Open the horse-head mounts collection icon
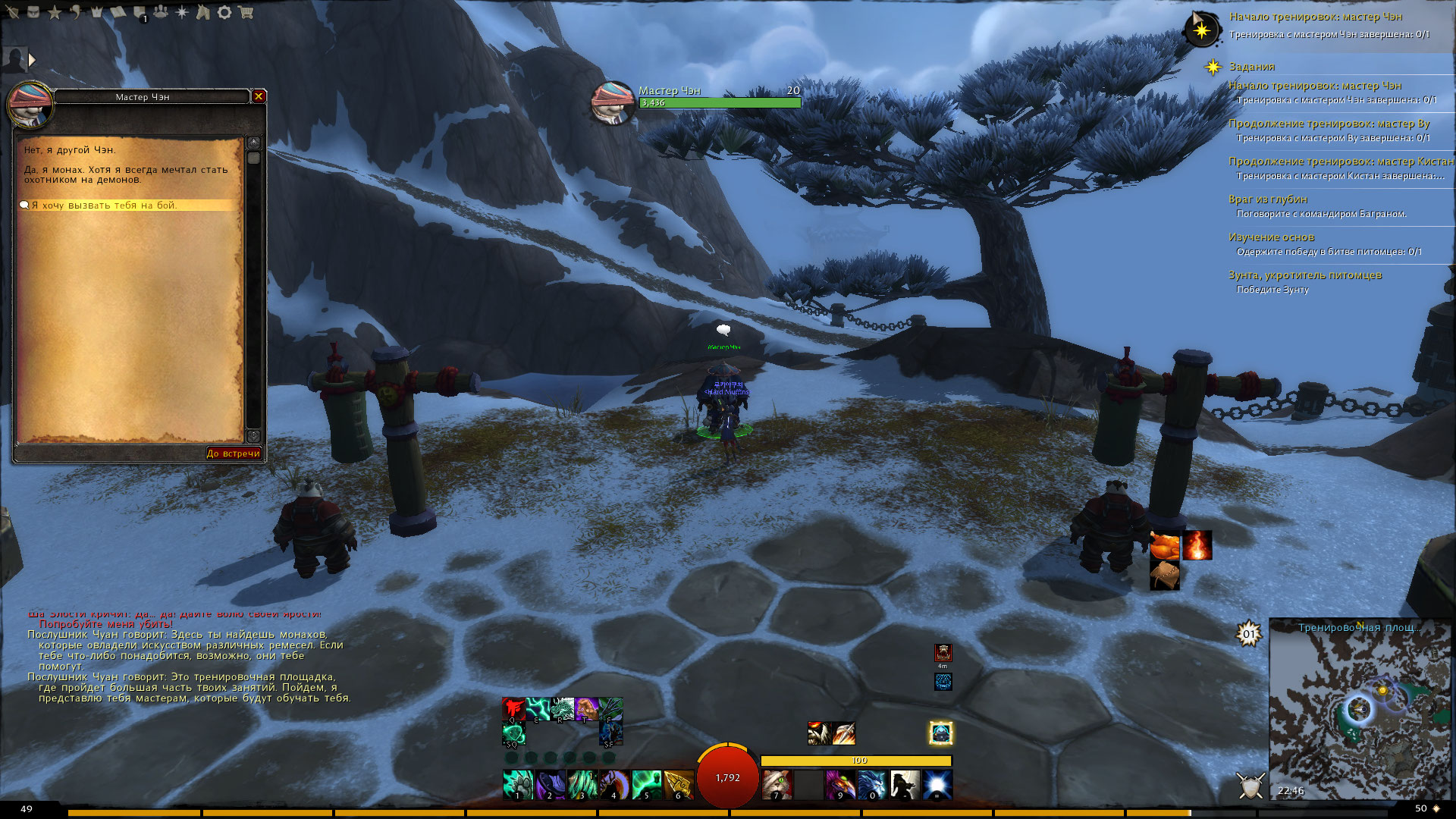The height and width of the screenshot is (819, 1456). click(x=203, y=12)
